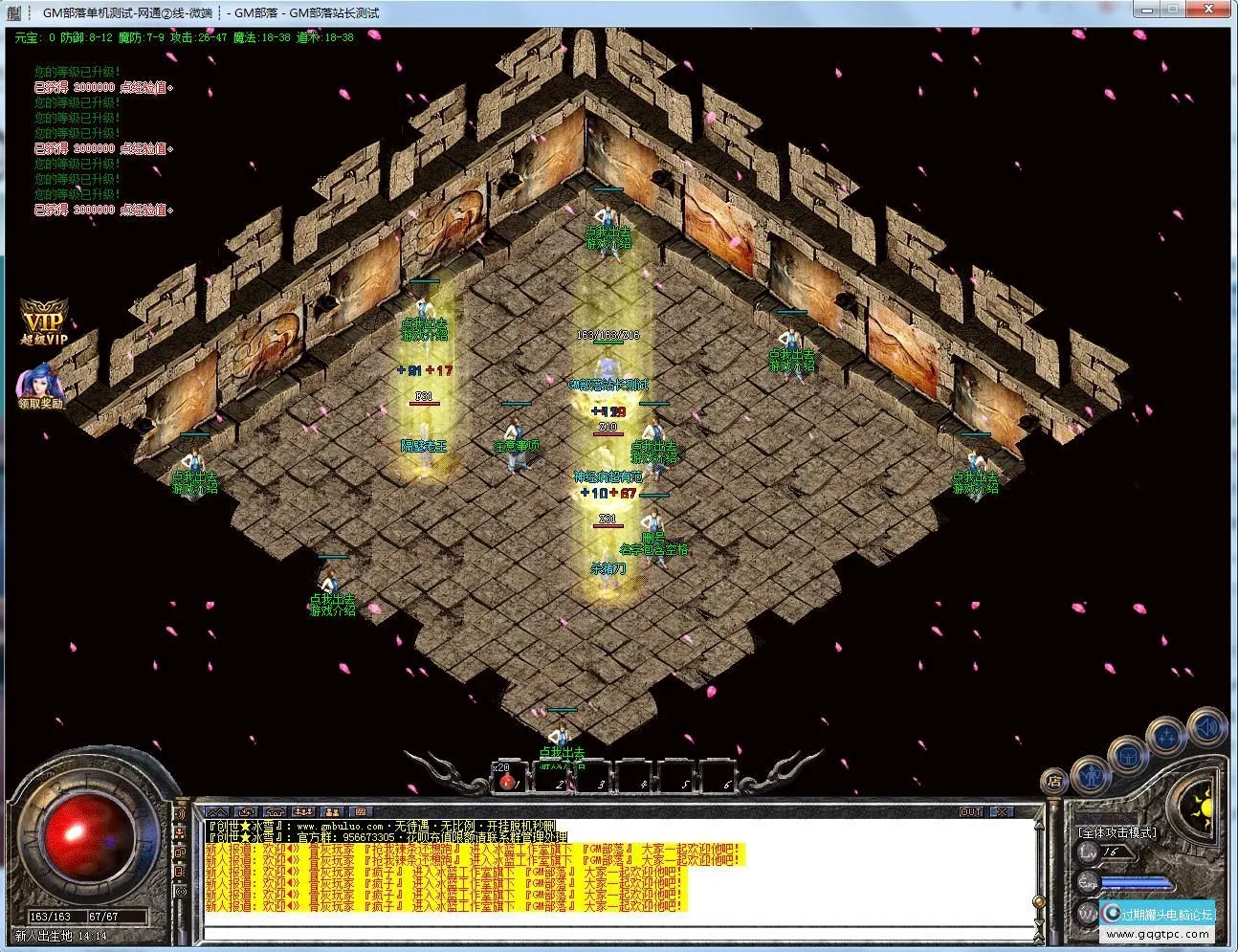Open the skills sparkle round button

(x=1168, y=737)
